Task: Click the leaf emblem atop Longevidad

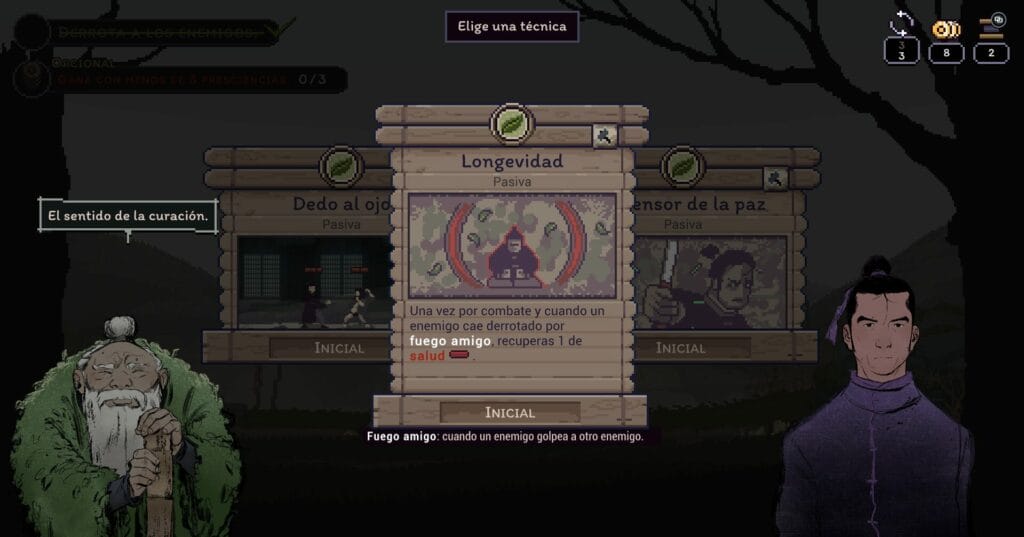Action: pyautogui.click(x=512, y=125)
